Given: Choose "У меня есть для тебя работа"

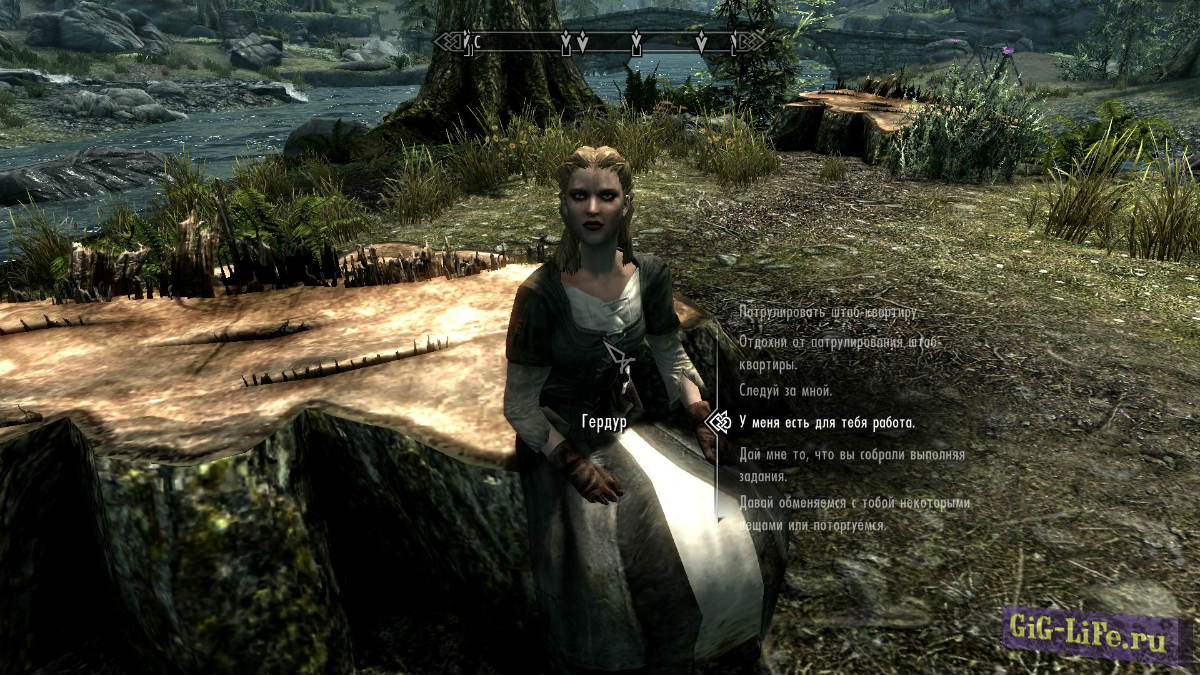Looking at the screenshot, I should point(827,423).
